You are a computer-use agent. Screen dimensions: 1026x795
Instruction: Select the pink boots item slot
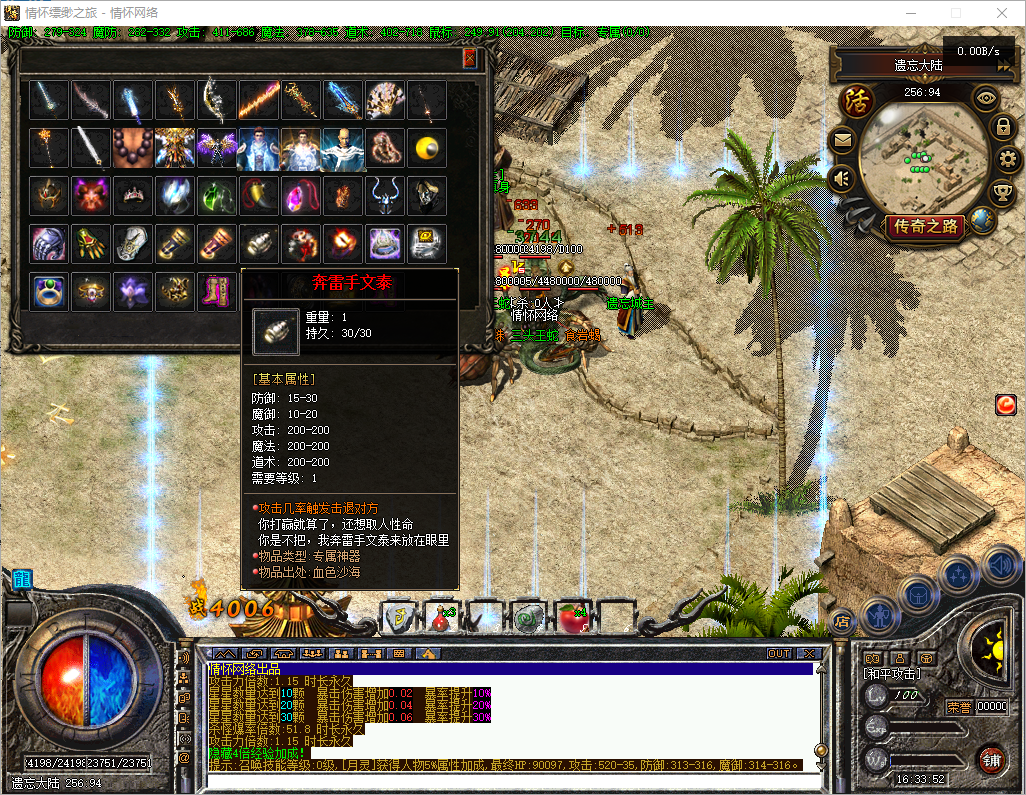[216, 291]
